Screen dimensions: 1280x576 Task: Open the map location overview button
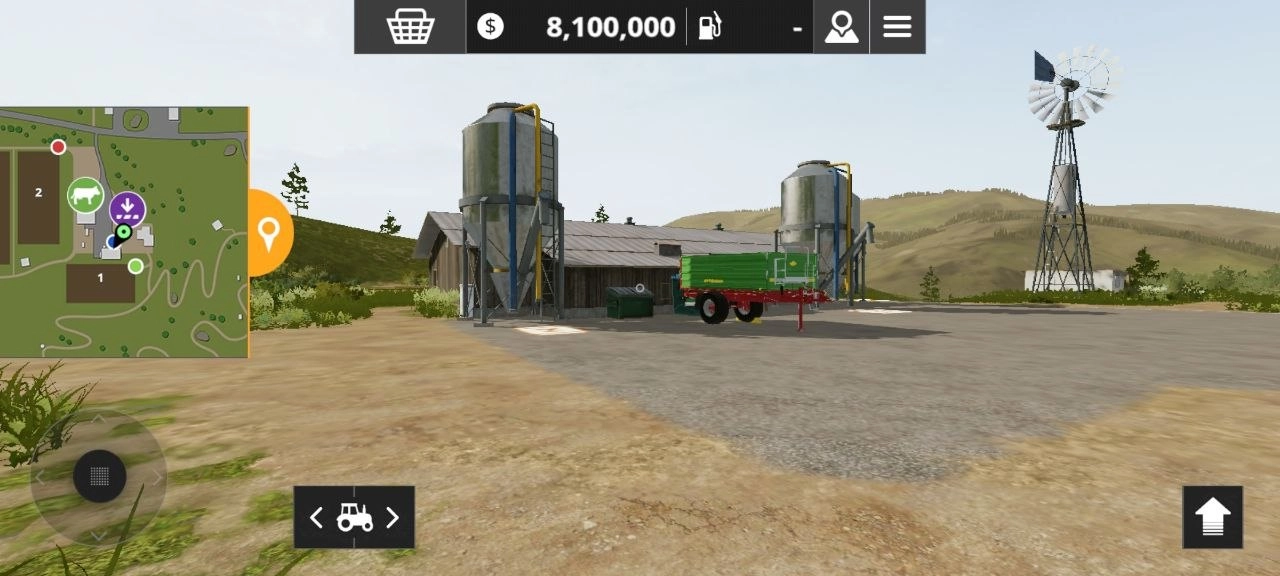pos(841,27)
